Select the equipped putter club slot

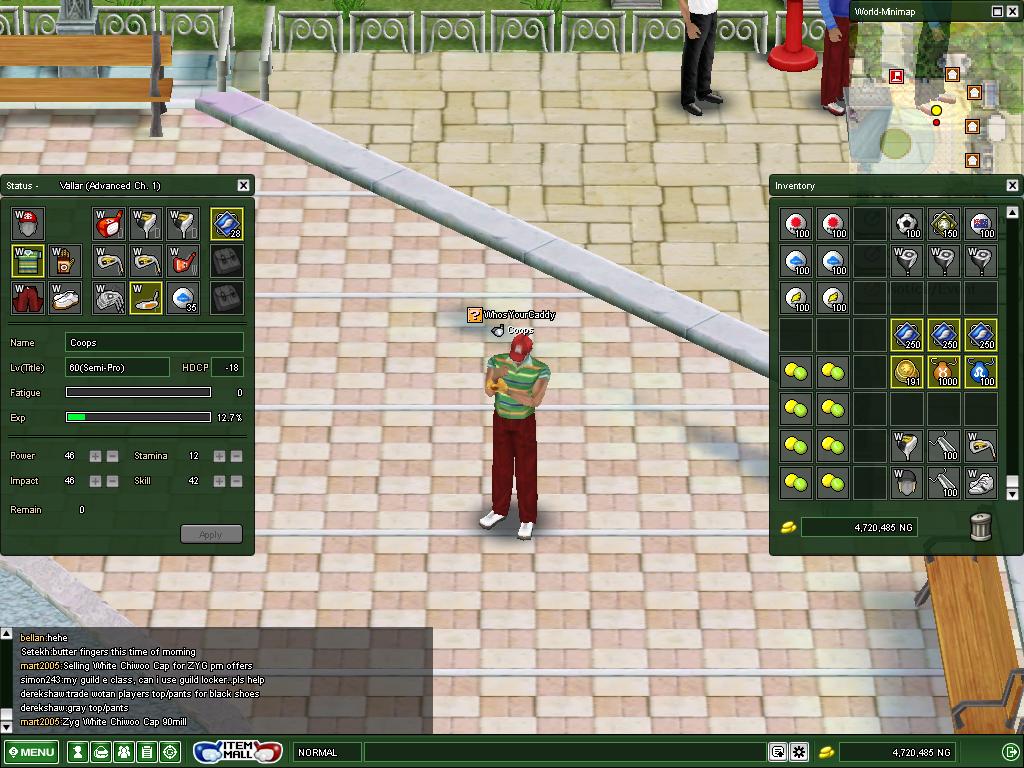(x=146, y=298)
